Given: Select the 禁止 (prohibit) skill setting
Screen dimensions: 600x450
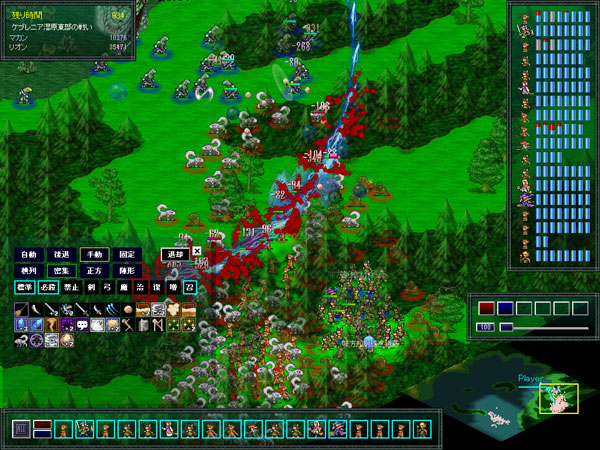Looking at the screenshot, I should pyautogui.click(x=71, y=288).
